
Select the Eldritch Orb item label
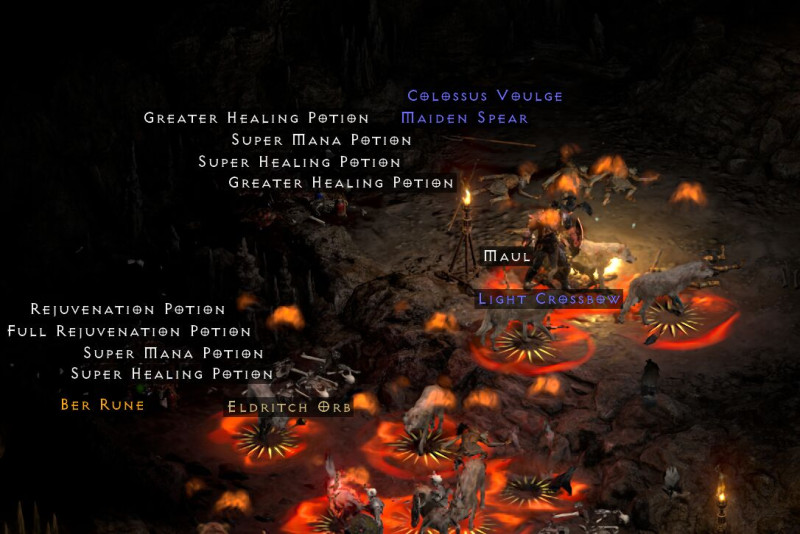(289, 407)
